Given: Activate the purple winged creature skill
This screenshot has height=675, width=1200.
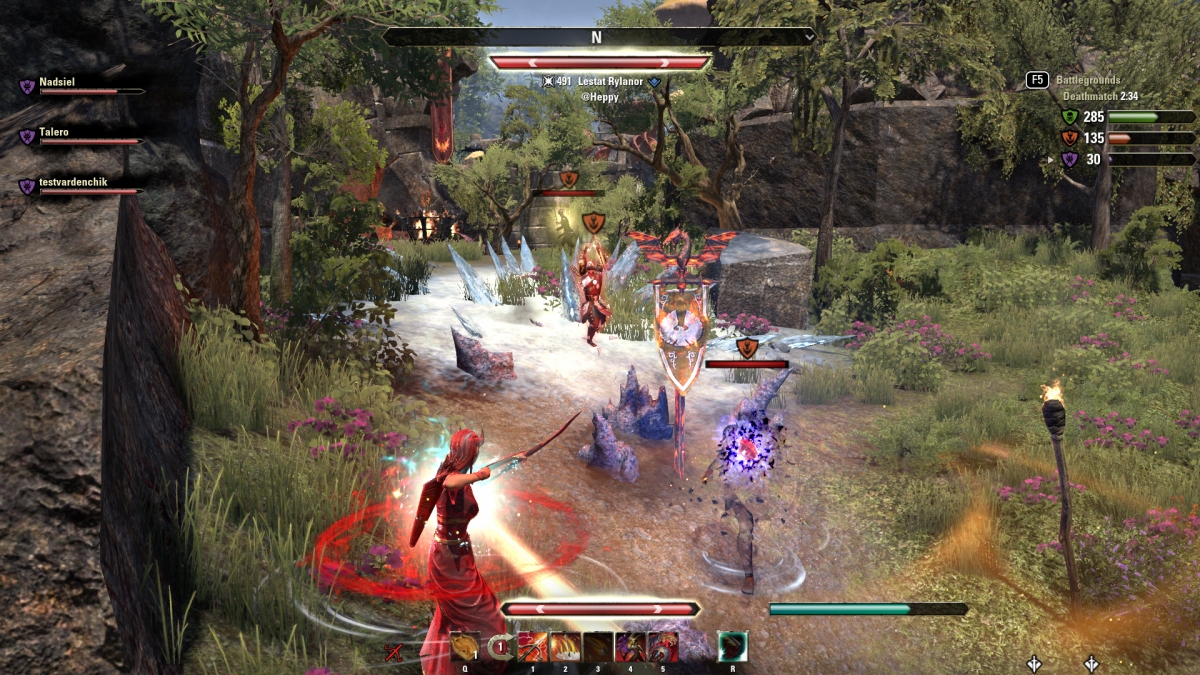Looking at the screenshot, I should [630, 647].
